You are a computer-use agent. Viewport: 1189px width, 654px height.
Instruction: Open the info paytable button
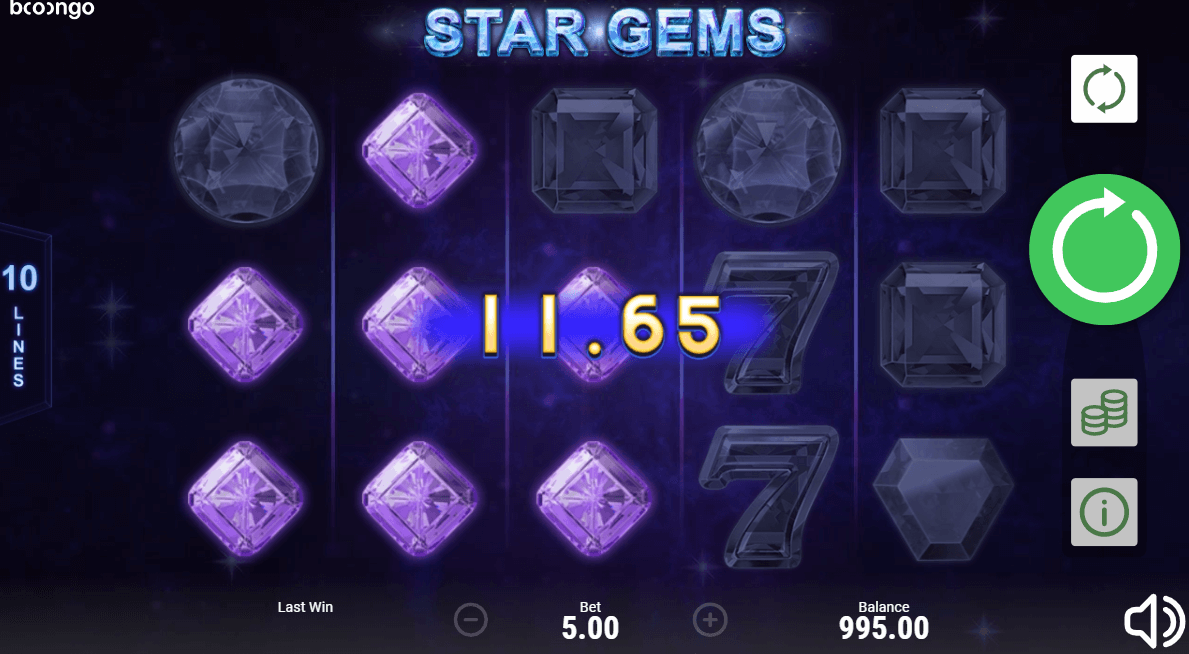pyautogui.click(x=1104, y=512)
